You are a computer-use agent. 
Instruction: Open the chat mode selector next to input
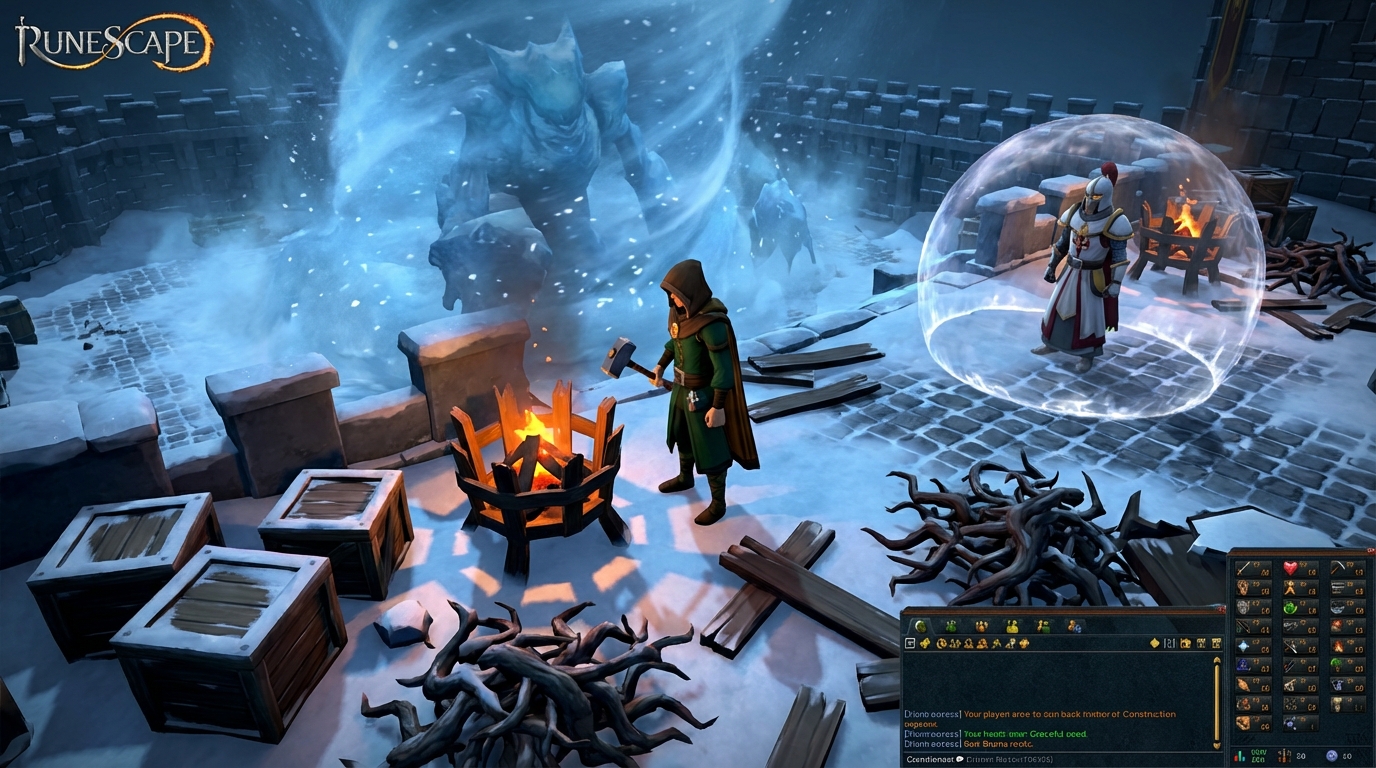click(959, 758)
